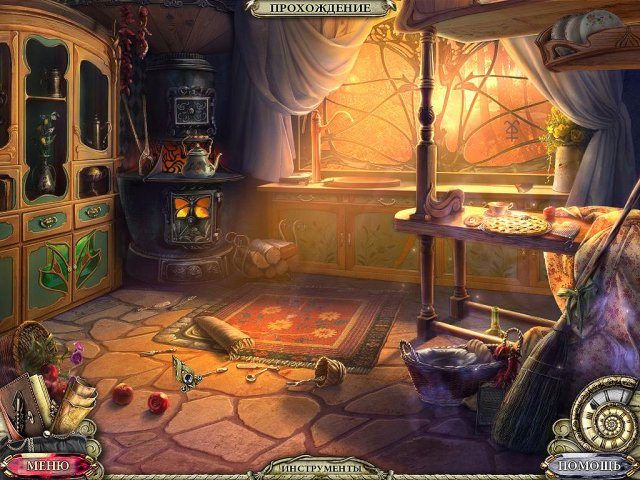
Task: Open the МЕНЮ button
Action: tap(48, 465)
